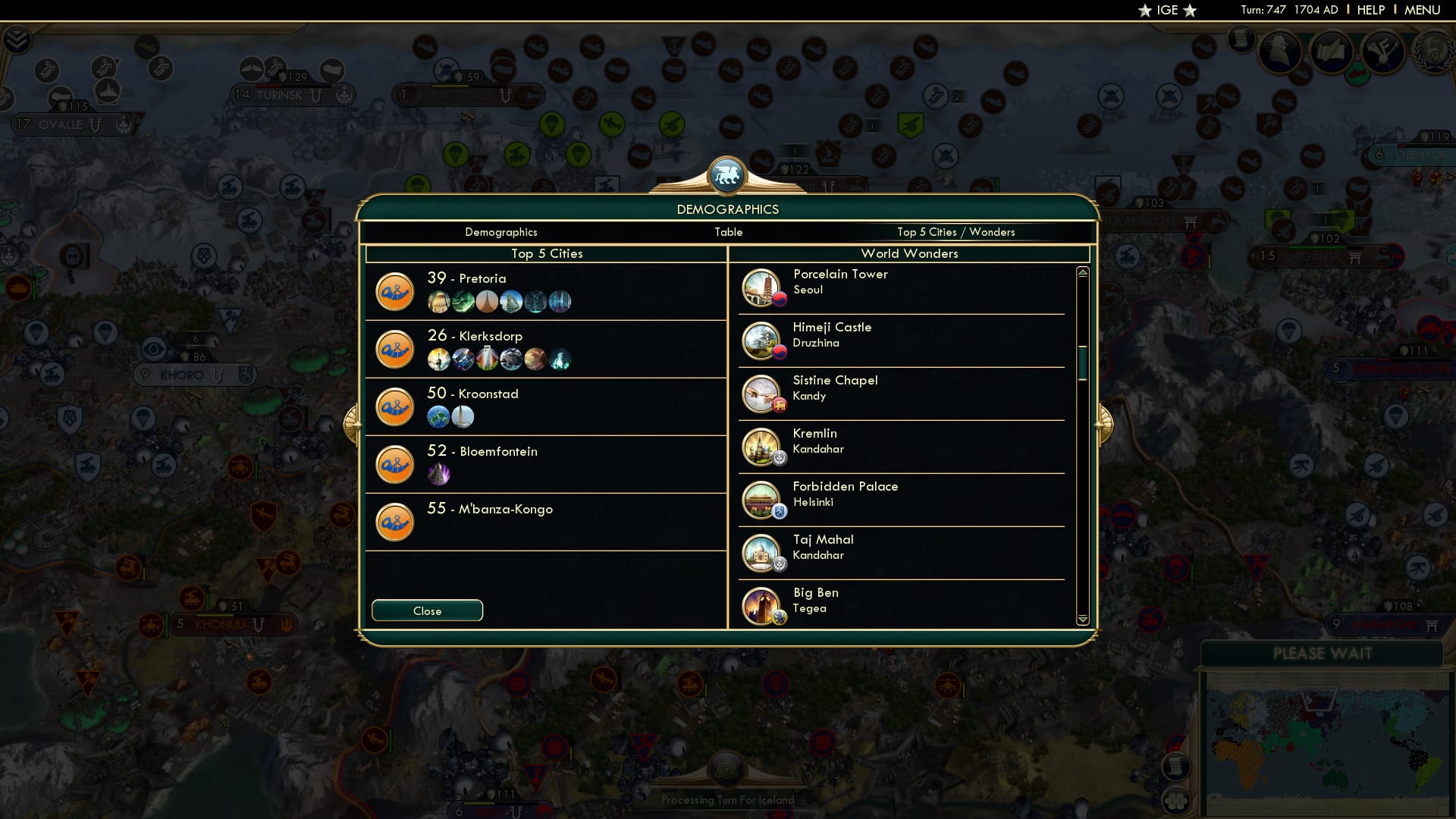Image resolution: width=1456 pixels, height=819 pixels.
Task: Click the Sistine Chapel wonder icon
Action: (x=761, y=394)
